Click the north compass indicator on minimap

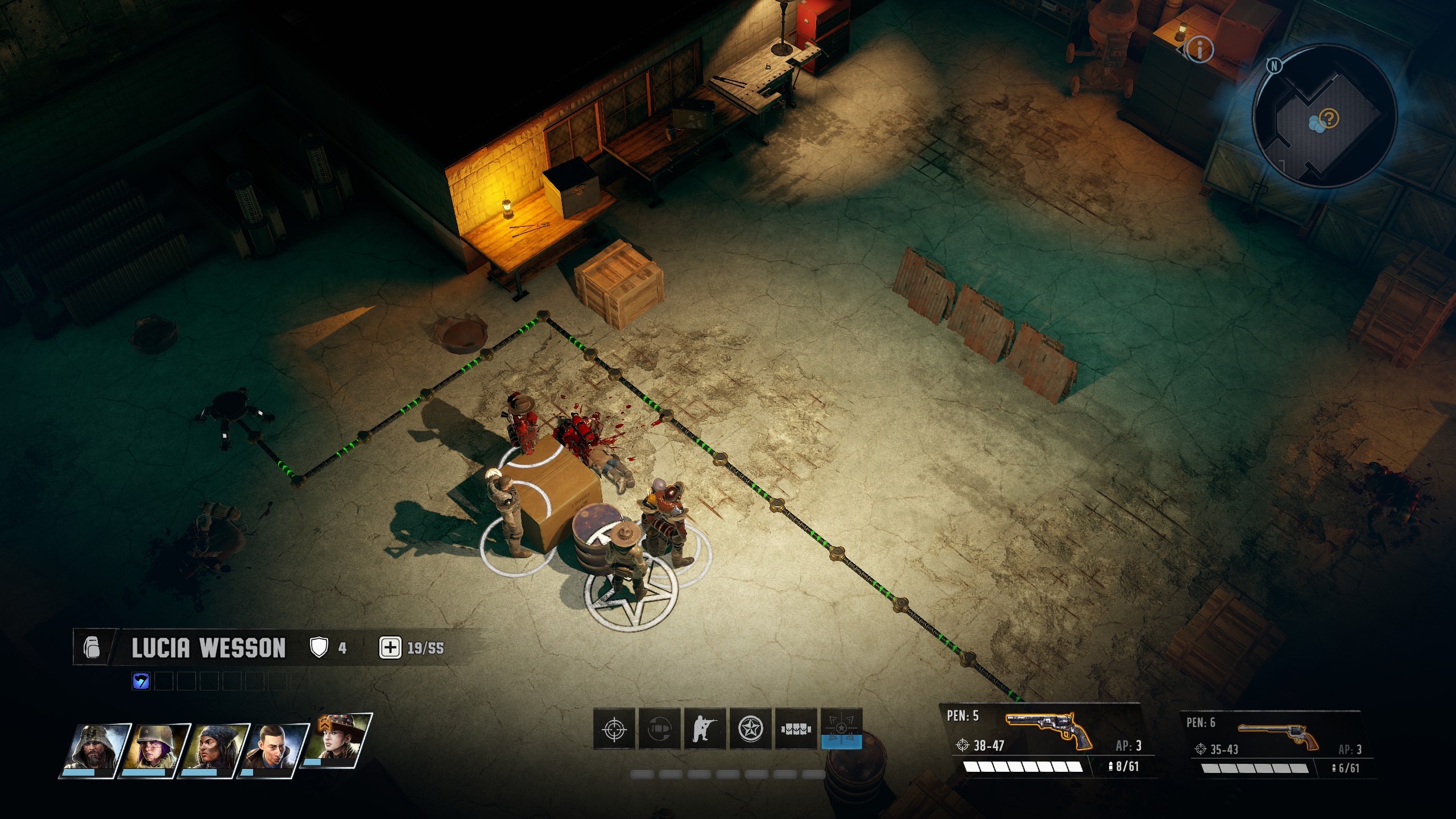(1274, 66)
